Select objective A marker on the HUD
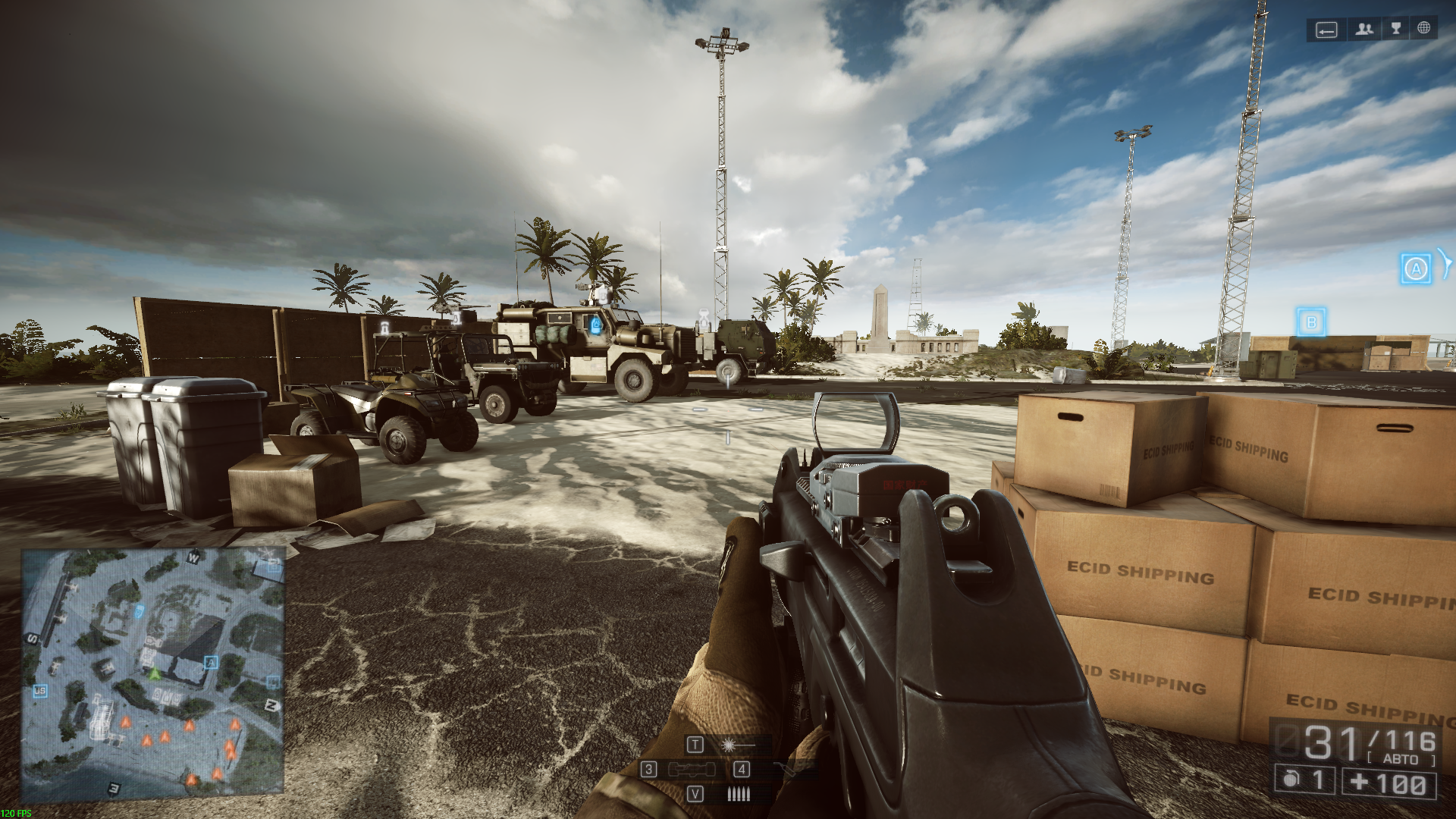This screenshot has width=1456, height=819. click(x=1415, y=268)
